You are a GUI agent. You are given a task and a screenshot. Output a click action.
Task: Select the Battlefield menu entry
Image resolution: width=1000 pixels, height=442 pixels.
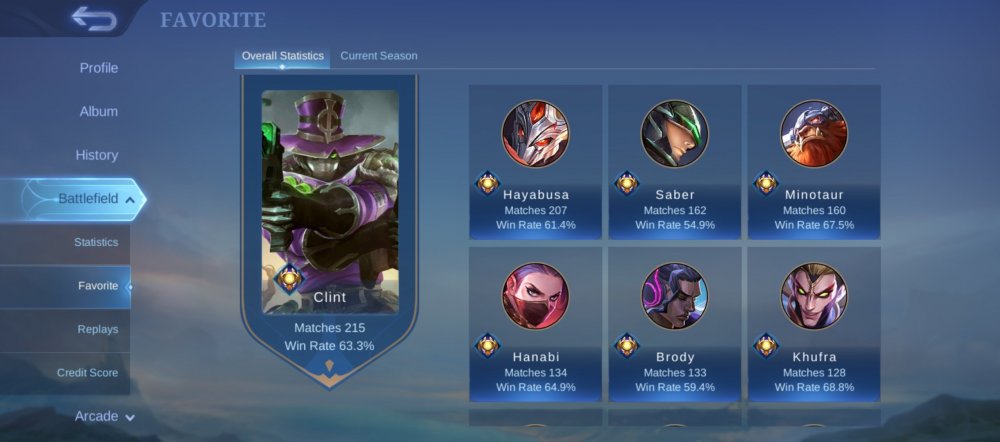click(88, 199)
